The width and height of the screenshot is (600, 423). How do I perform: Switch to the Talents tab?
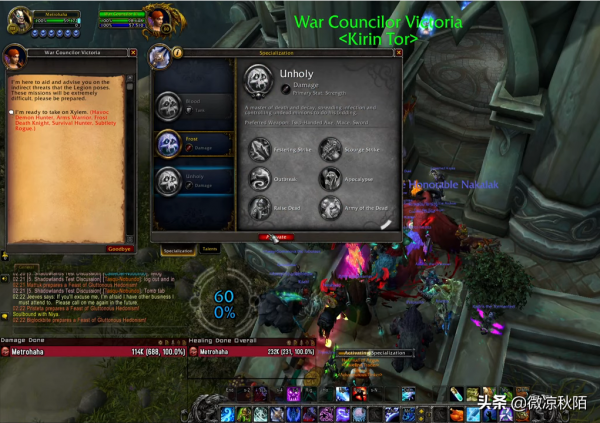click(x=211, y=248)
